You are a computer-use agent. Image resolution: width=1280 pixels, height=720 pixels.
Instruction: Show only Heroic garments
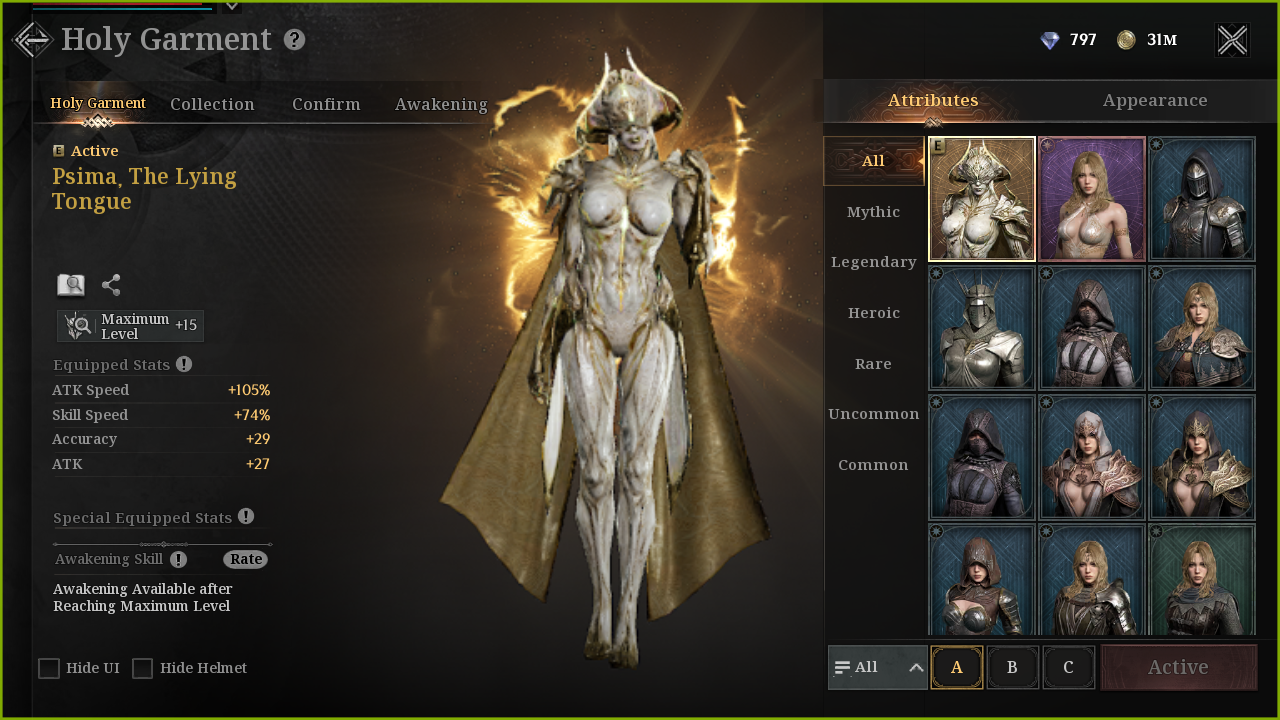pos(873,313)
